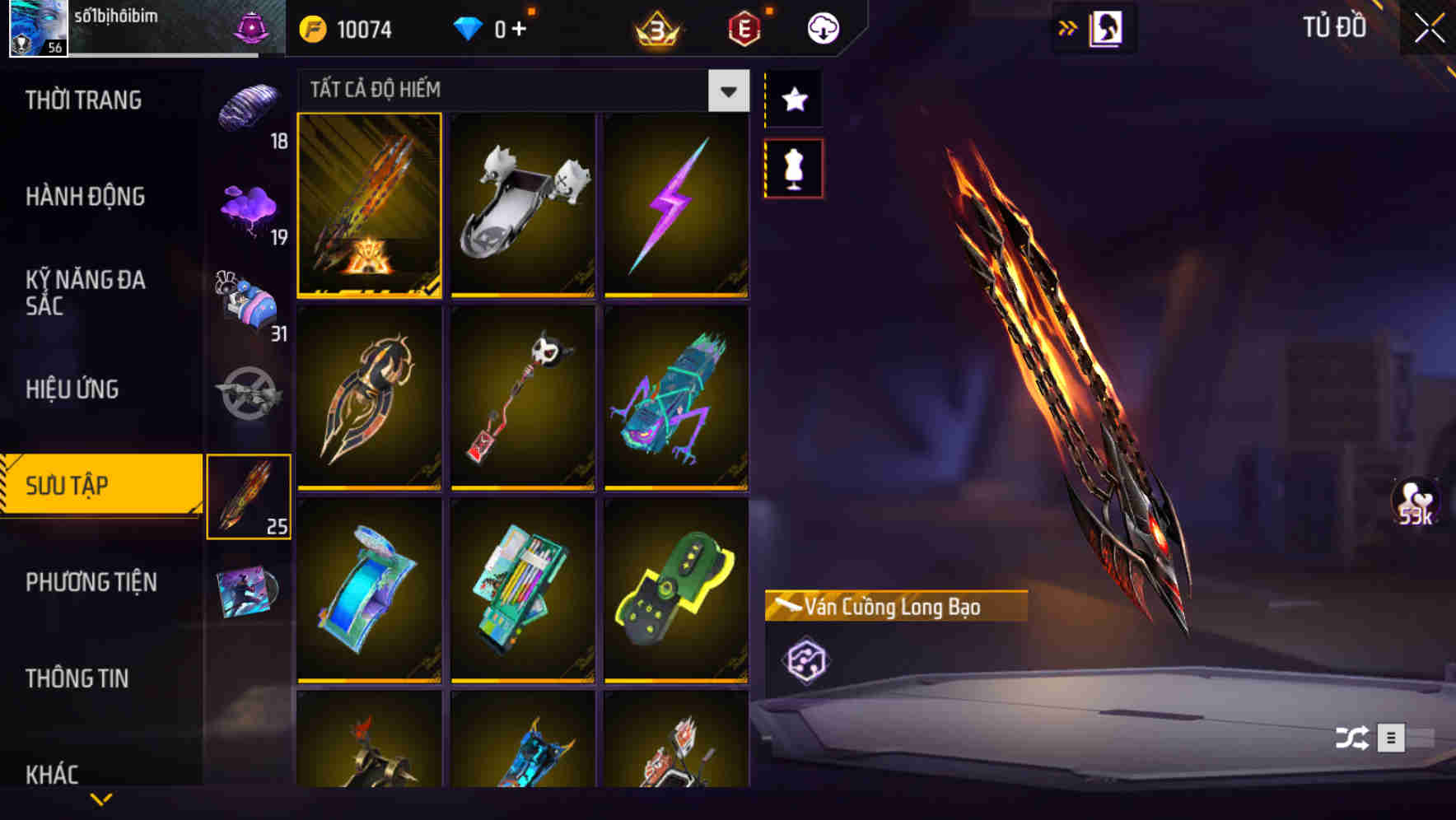Image resolution: width=1456 pixels, height=820 pixels.
Task: Open the cloud download icon in top bar
Action: point(823,27)
